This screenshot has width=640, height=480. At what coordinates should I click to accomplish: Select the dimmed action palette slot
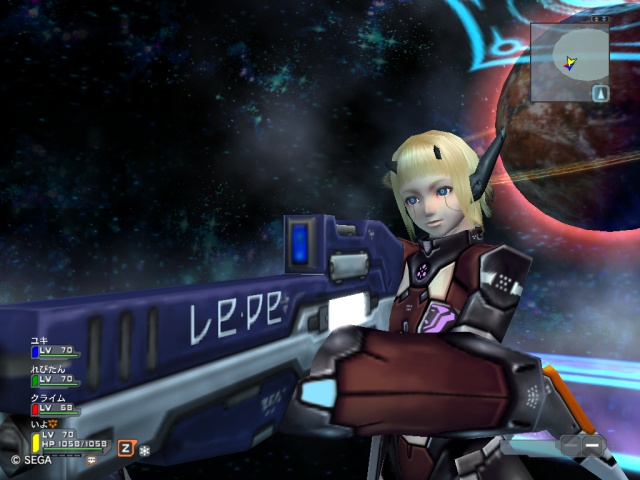coord(570,444)
